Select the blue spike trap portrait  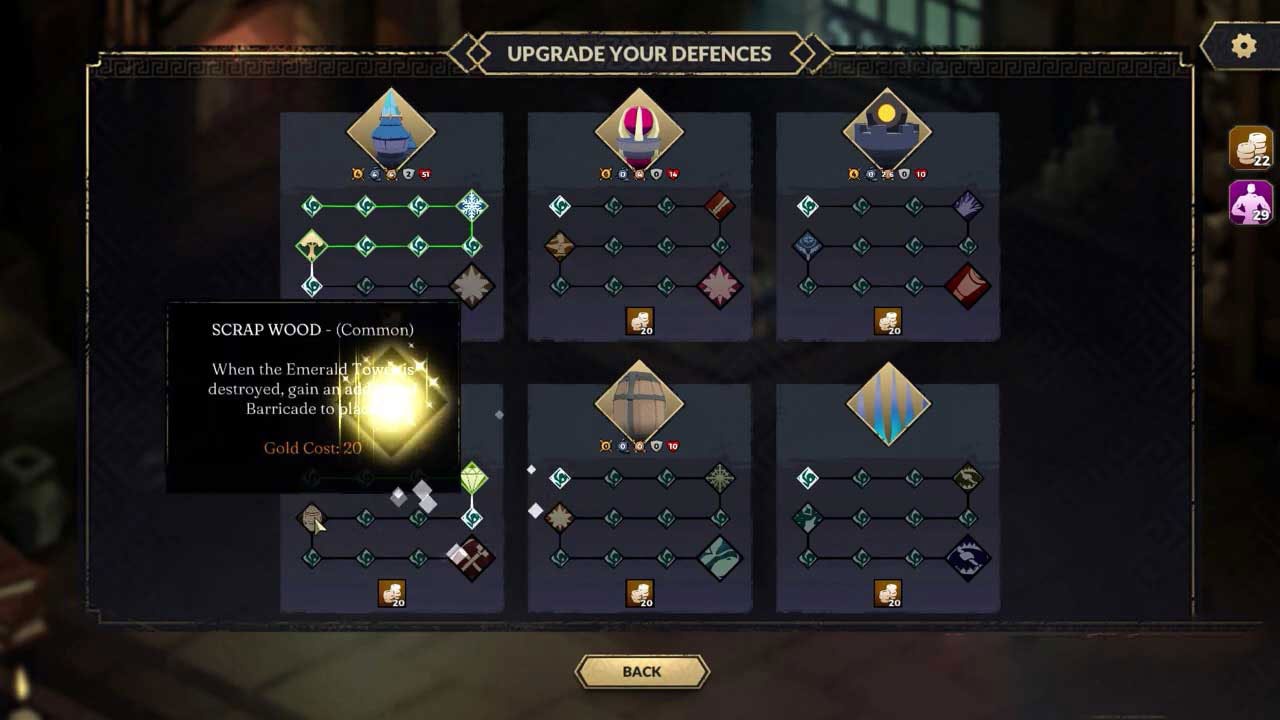[x=887, y=404]
